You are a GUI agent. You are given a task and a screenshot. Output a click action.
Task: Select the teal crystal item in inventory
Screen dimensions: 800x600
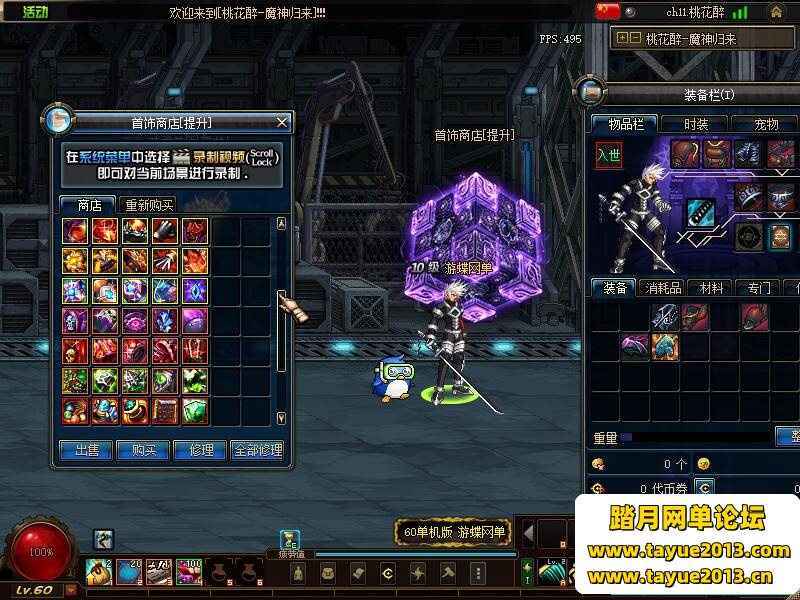(x=665, y=346)
